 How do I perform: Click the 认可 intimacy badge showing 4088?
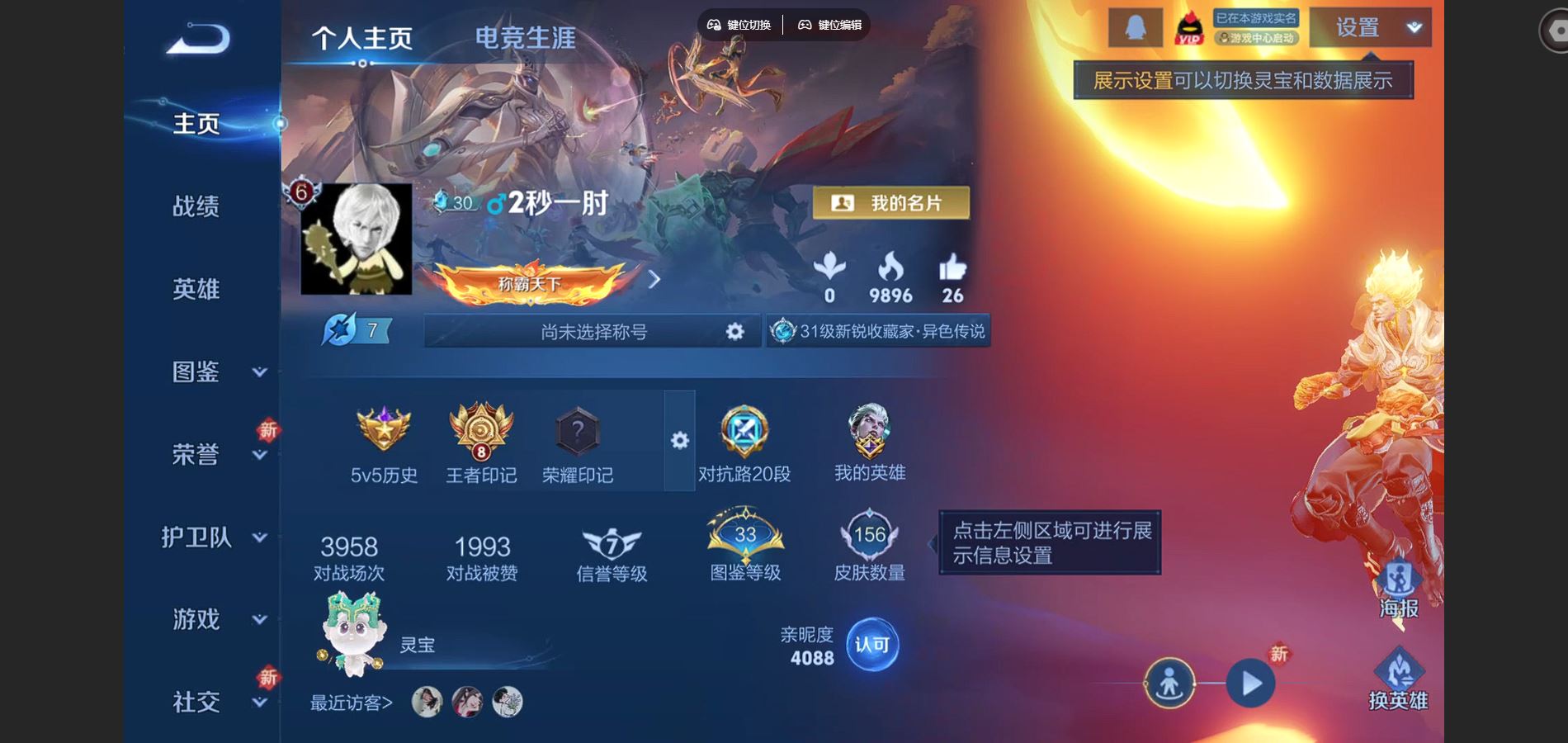coord(872,646)
